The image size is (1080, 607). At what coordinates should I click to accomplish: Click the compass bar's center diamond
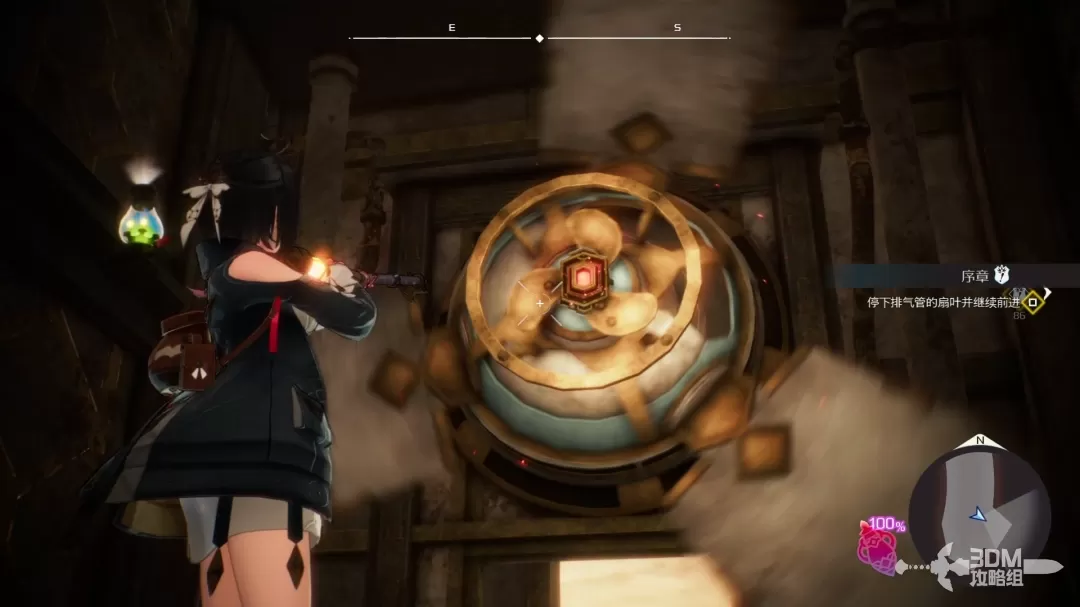[x=540, y=38]
